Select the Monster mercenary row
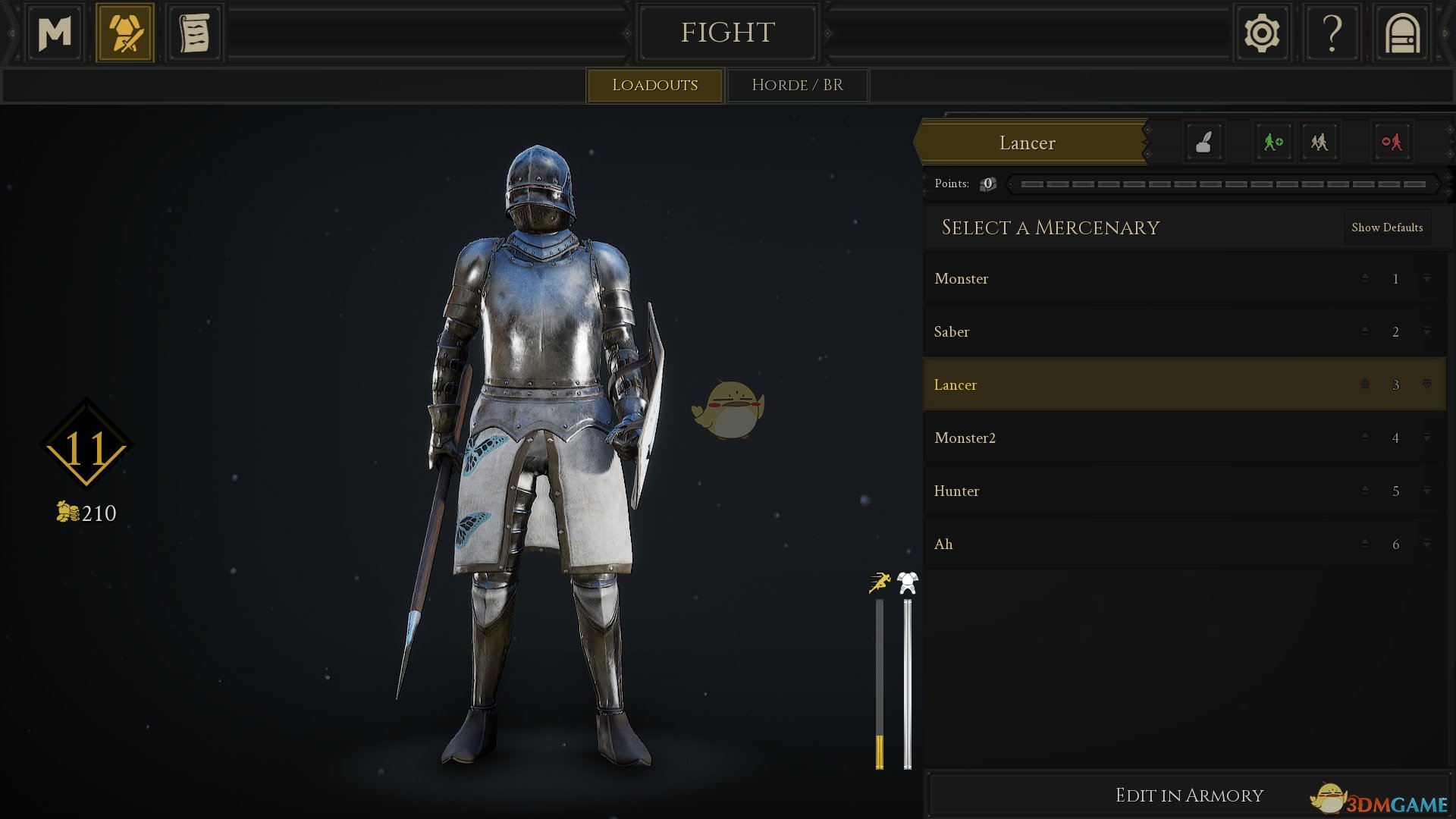This screenshot has height=819, width=1456. click(1137, 279)
